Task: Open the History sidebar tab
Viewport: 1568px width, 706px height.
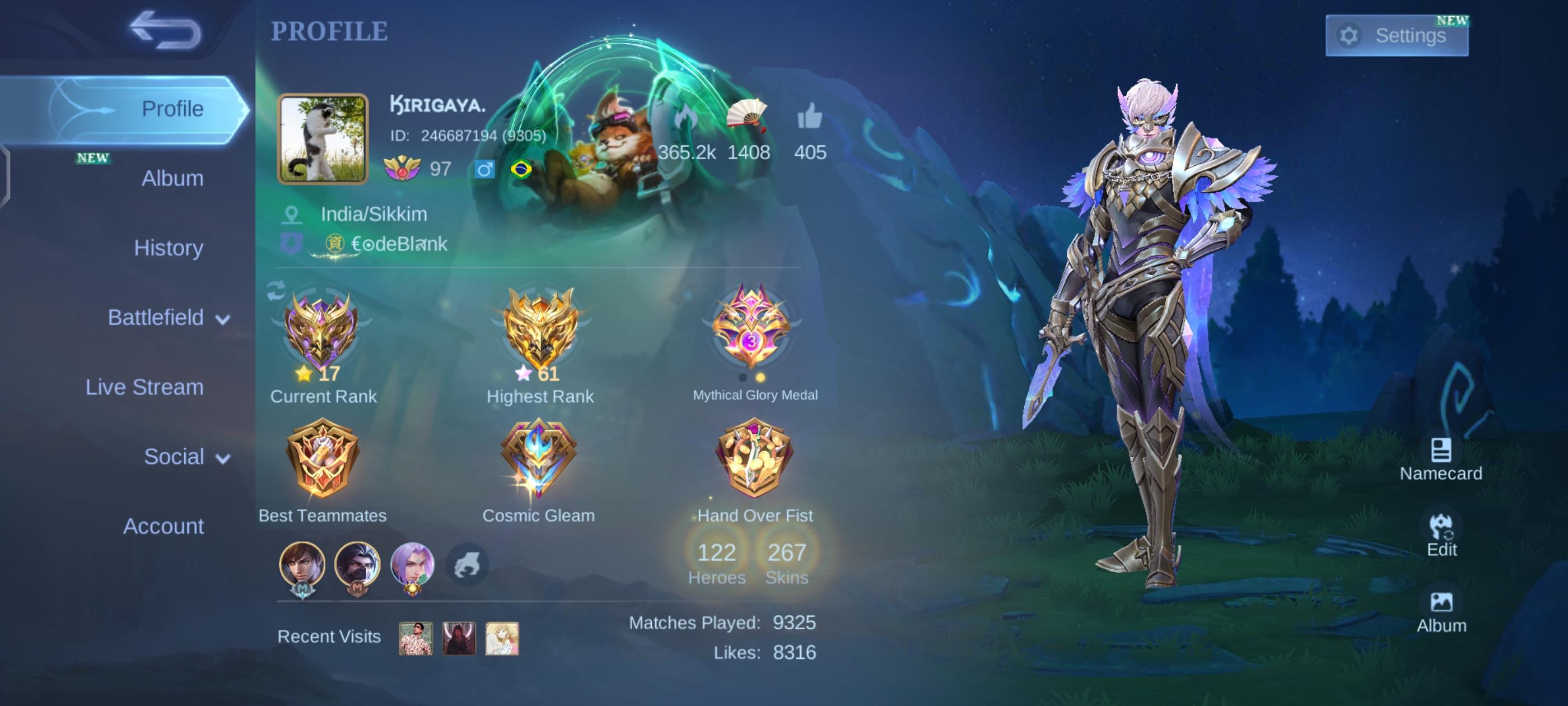Action: tap(169, 248)
